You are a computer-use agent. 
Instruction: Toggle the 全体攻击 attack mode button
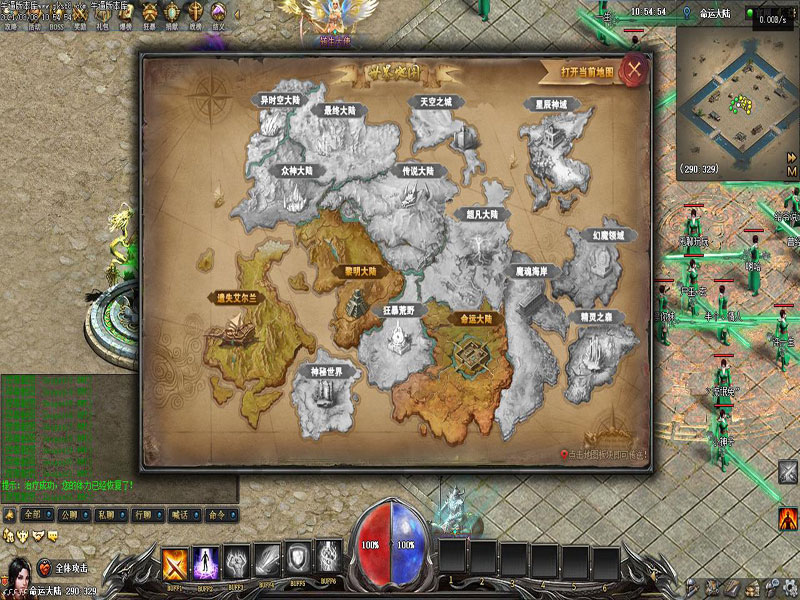coord(64,567)
